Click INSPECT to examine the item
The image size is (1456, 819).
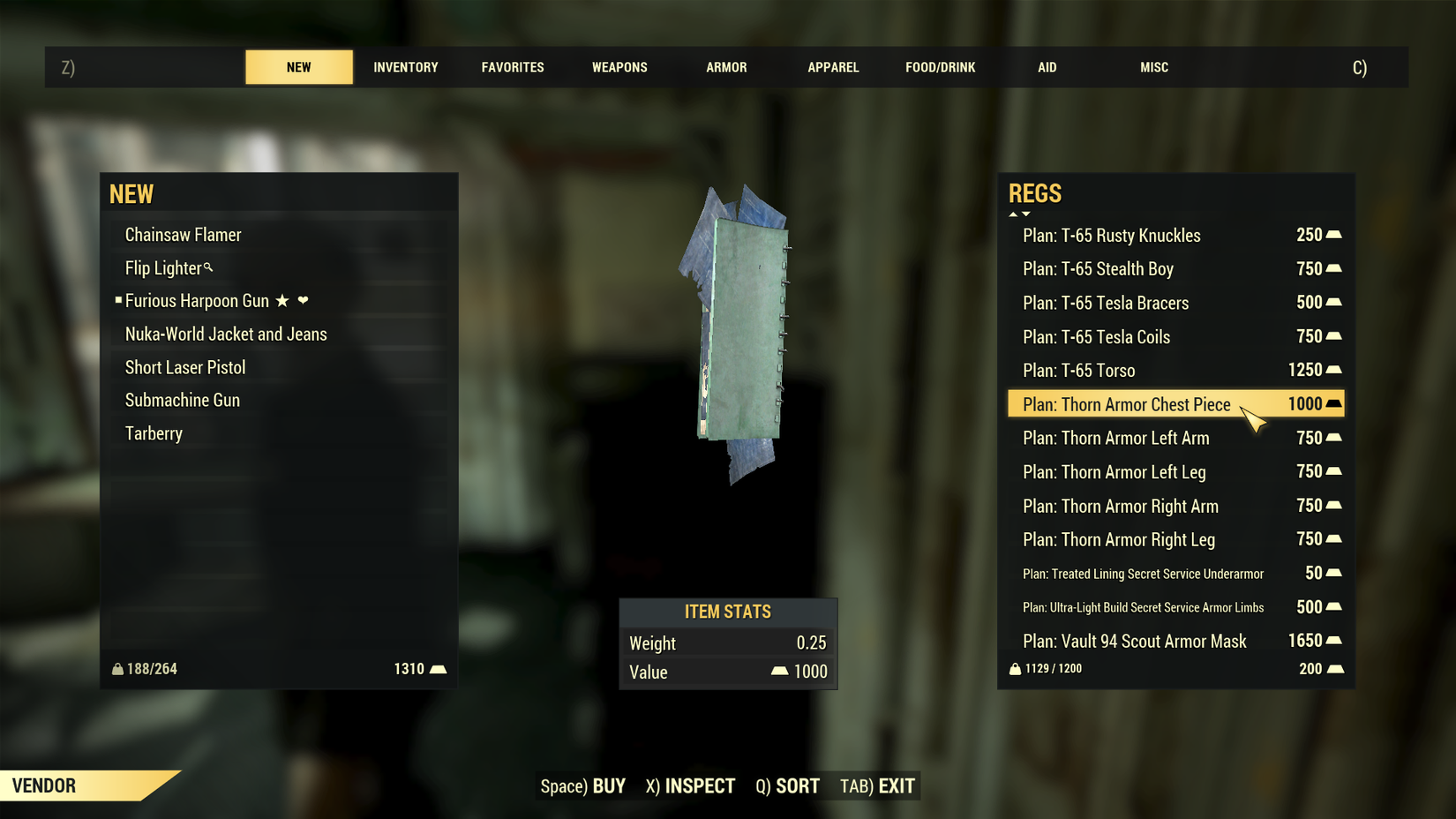pyautogui.click(x=702, y=785)
